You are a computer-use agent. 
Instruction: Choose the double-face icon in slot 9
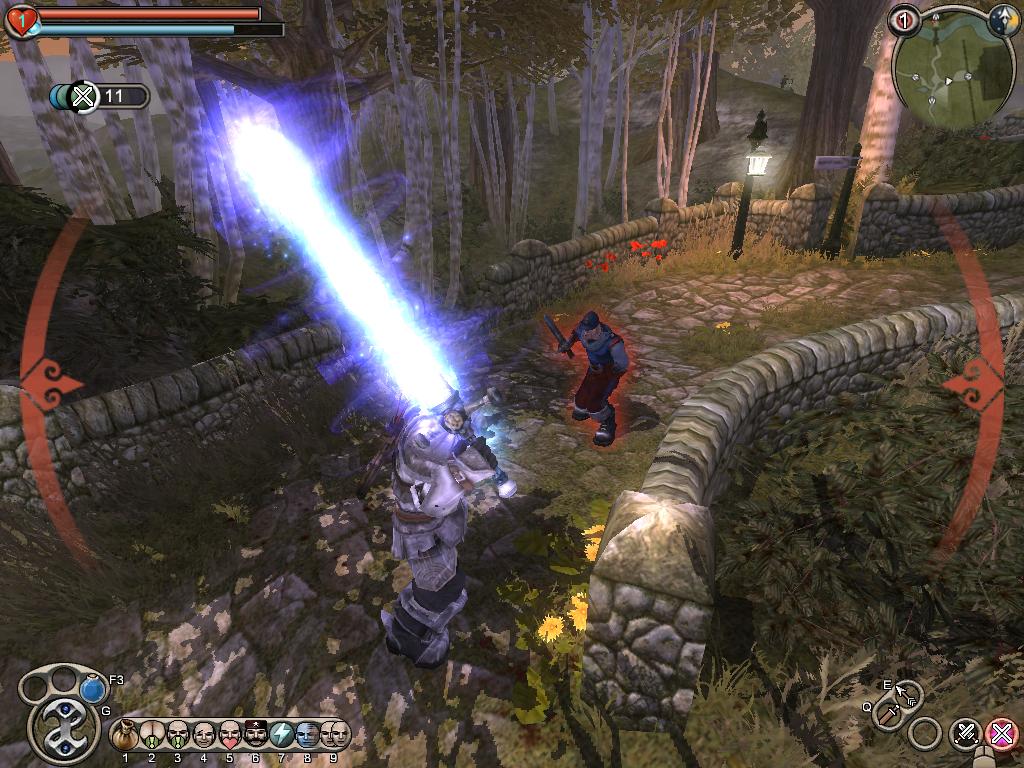pos(336,735)
